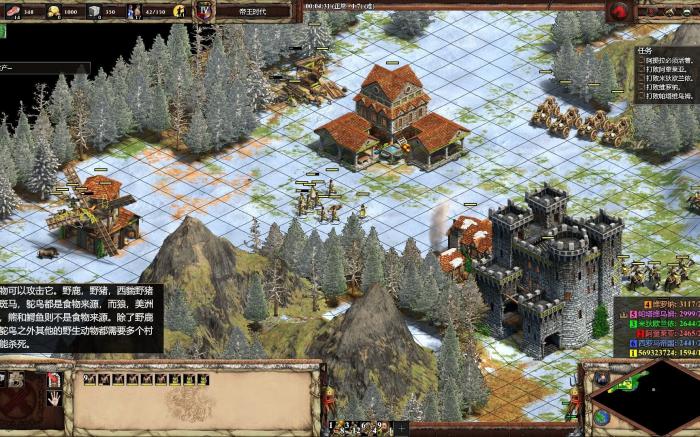Click the globe button beside the minimap

[602, 416]
